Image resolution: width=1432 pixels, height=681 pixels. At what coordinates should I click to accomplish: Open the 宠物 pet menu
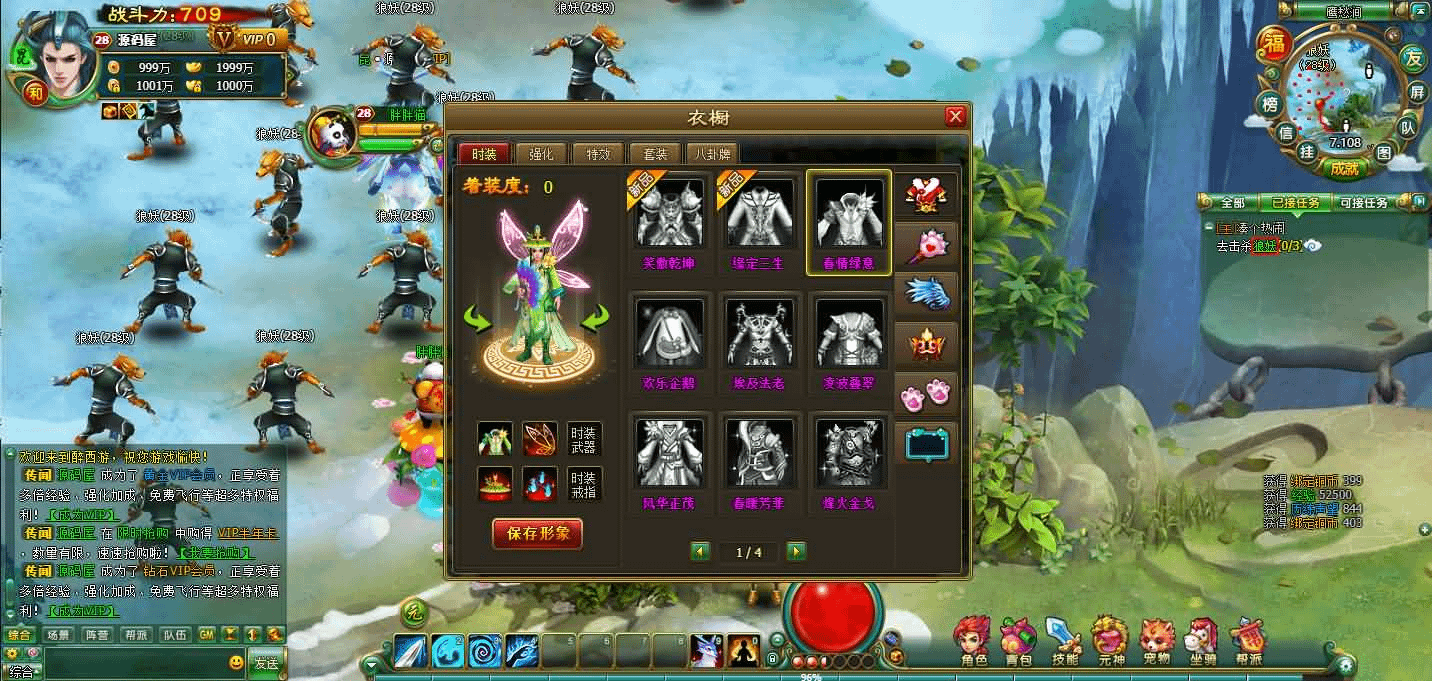1157,641
